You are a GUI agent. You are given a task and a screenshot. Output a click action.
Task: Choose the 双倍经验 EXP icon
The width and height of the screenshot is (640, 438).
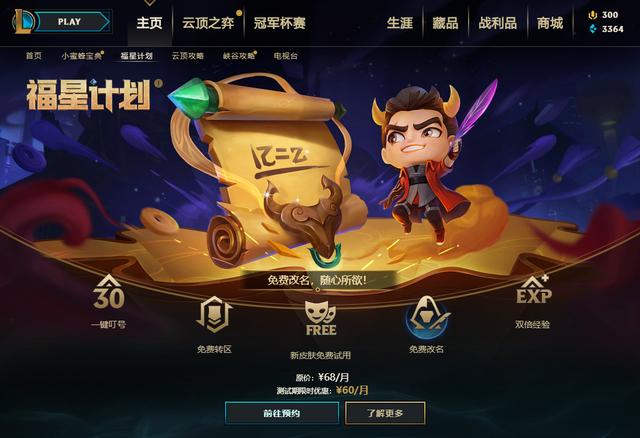coord(532,295)
